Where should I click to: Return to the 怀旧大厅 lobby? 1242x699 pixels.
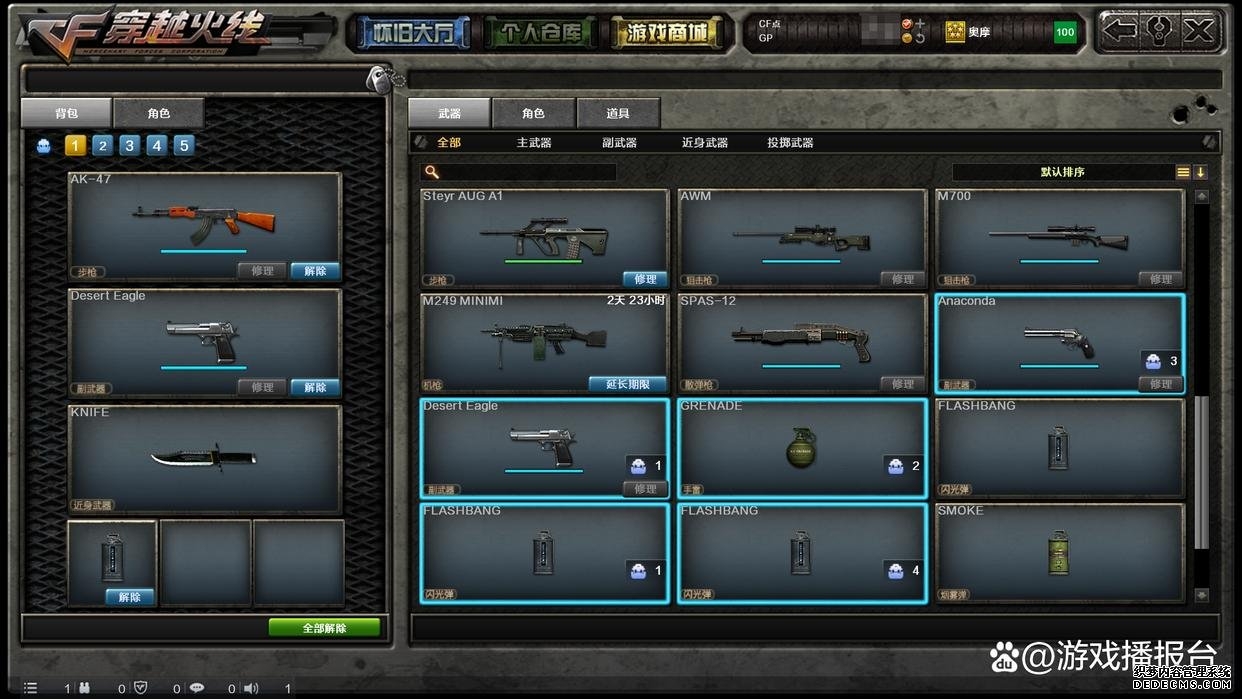coord(409,33)
